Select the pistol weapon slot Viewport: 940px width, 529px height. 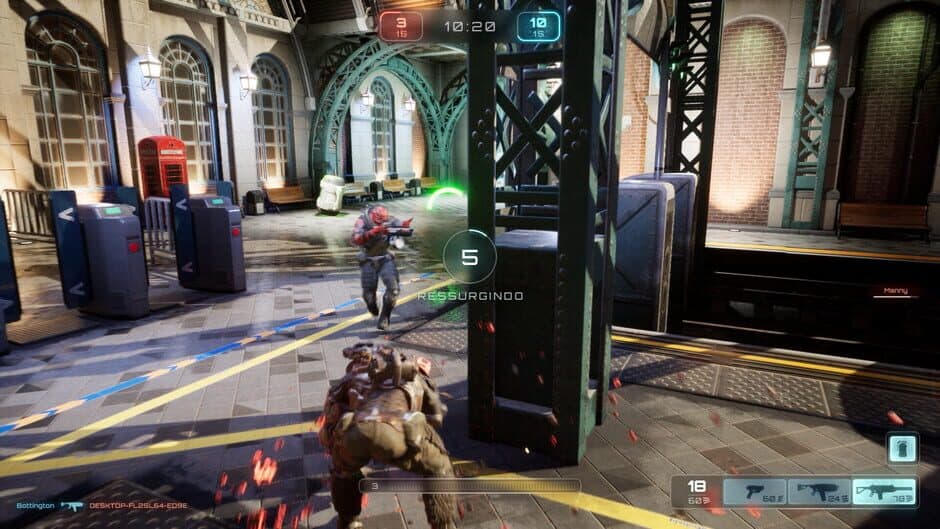click(x=754, y=492)
